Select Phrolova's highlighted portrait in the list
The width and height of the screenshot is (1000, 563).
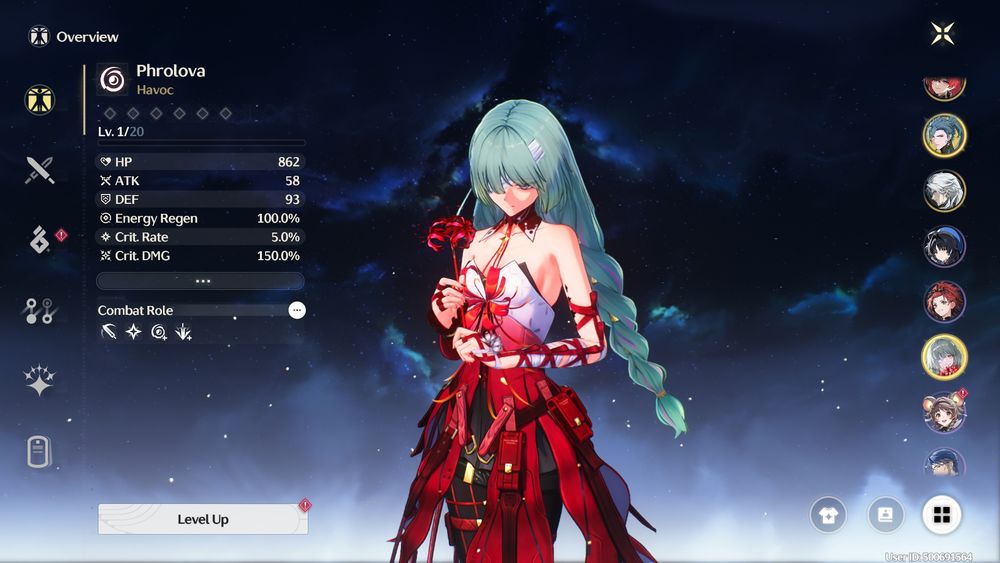[944, 356]
